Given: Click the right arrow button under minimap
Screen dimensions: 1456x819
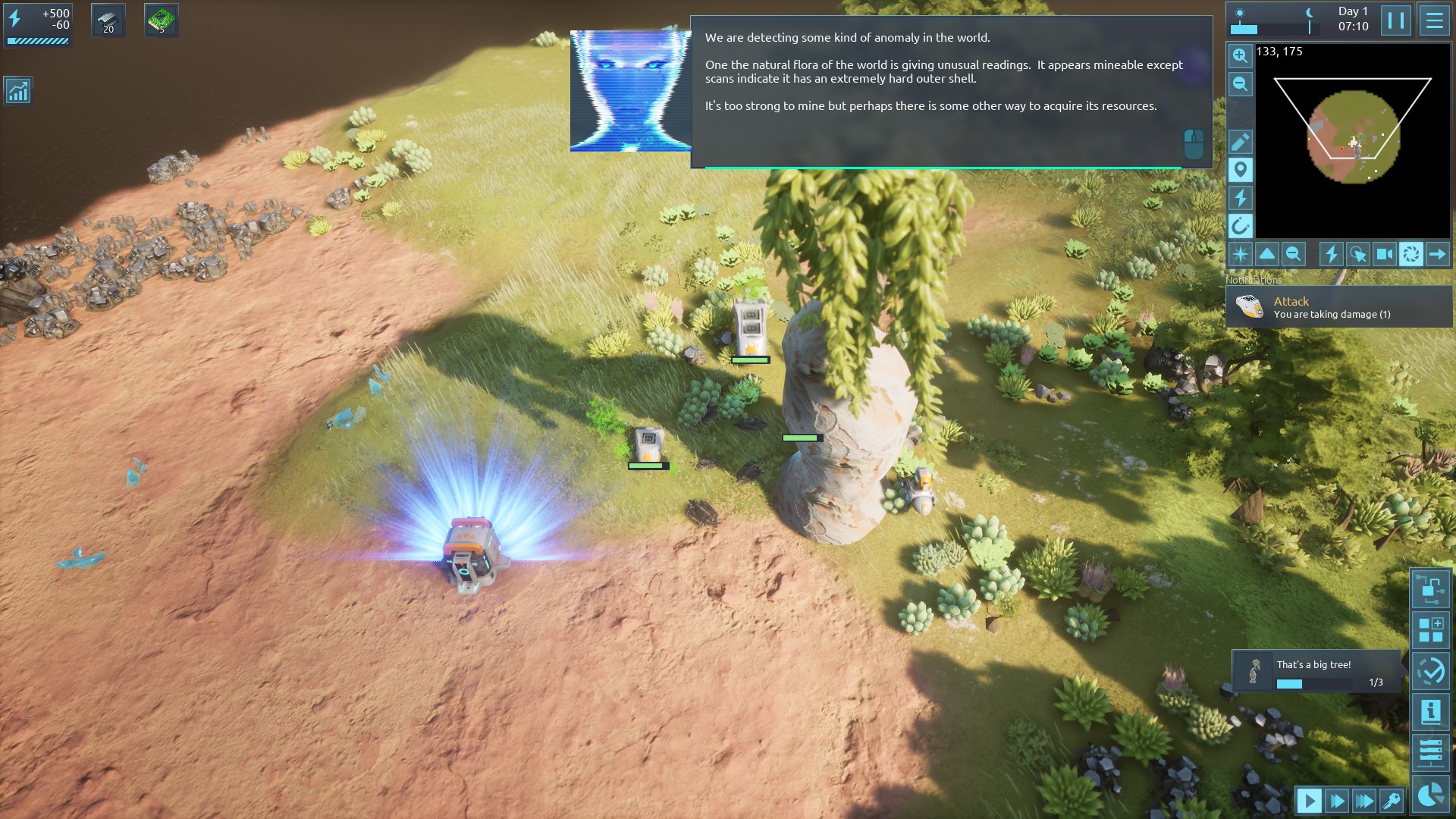Looking at the screenshot, I should [x=1437, y=254].
